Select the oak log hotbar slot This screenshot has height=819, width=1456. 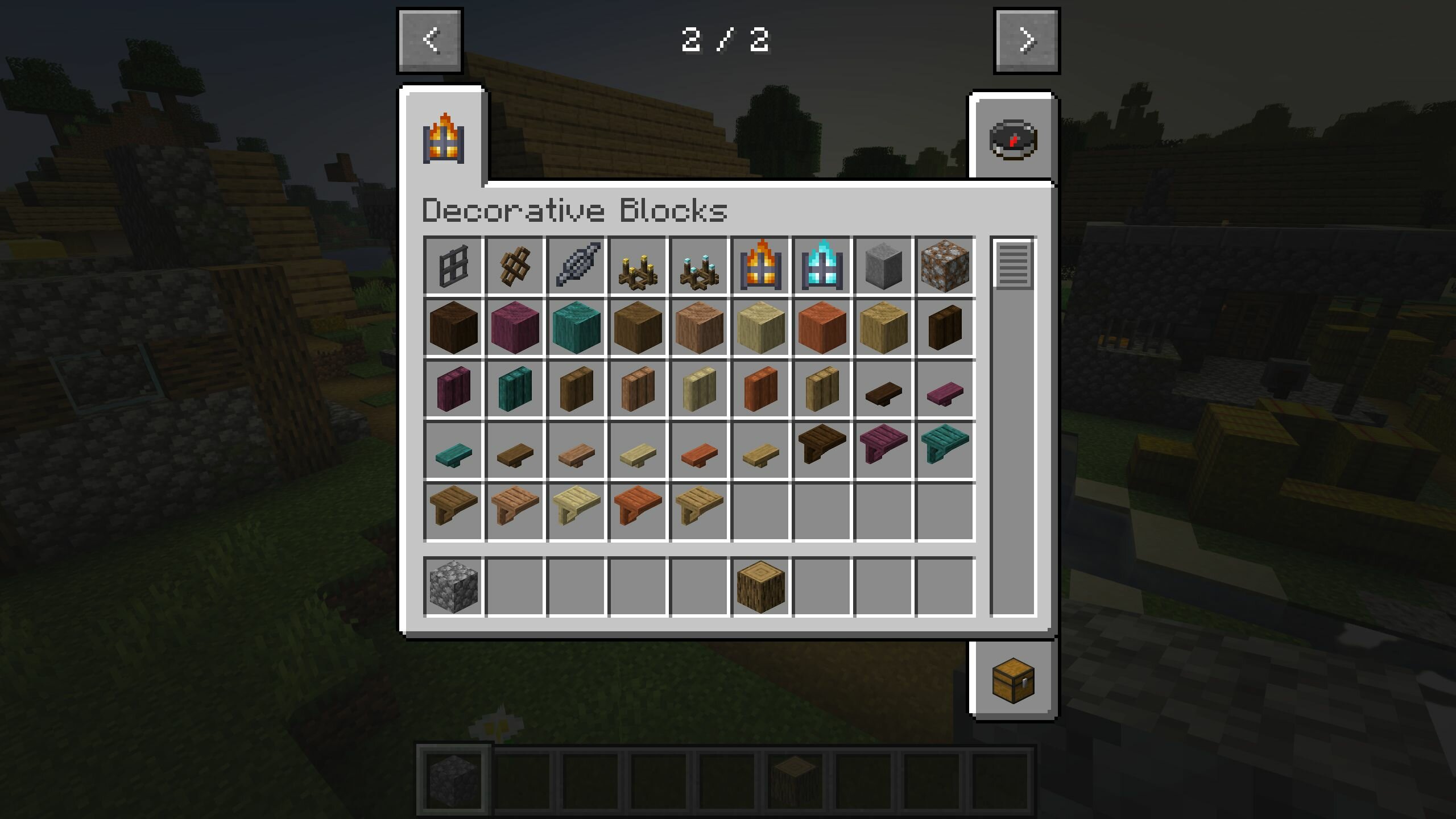tap(760, 586)
